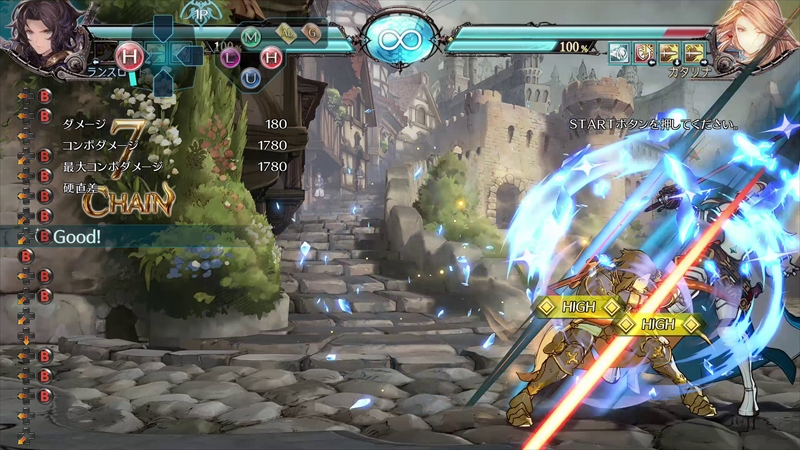800x450 pixels.
Task: Select Katalina's red shield skill icon
Action: [645, 52]
